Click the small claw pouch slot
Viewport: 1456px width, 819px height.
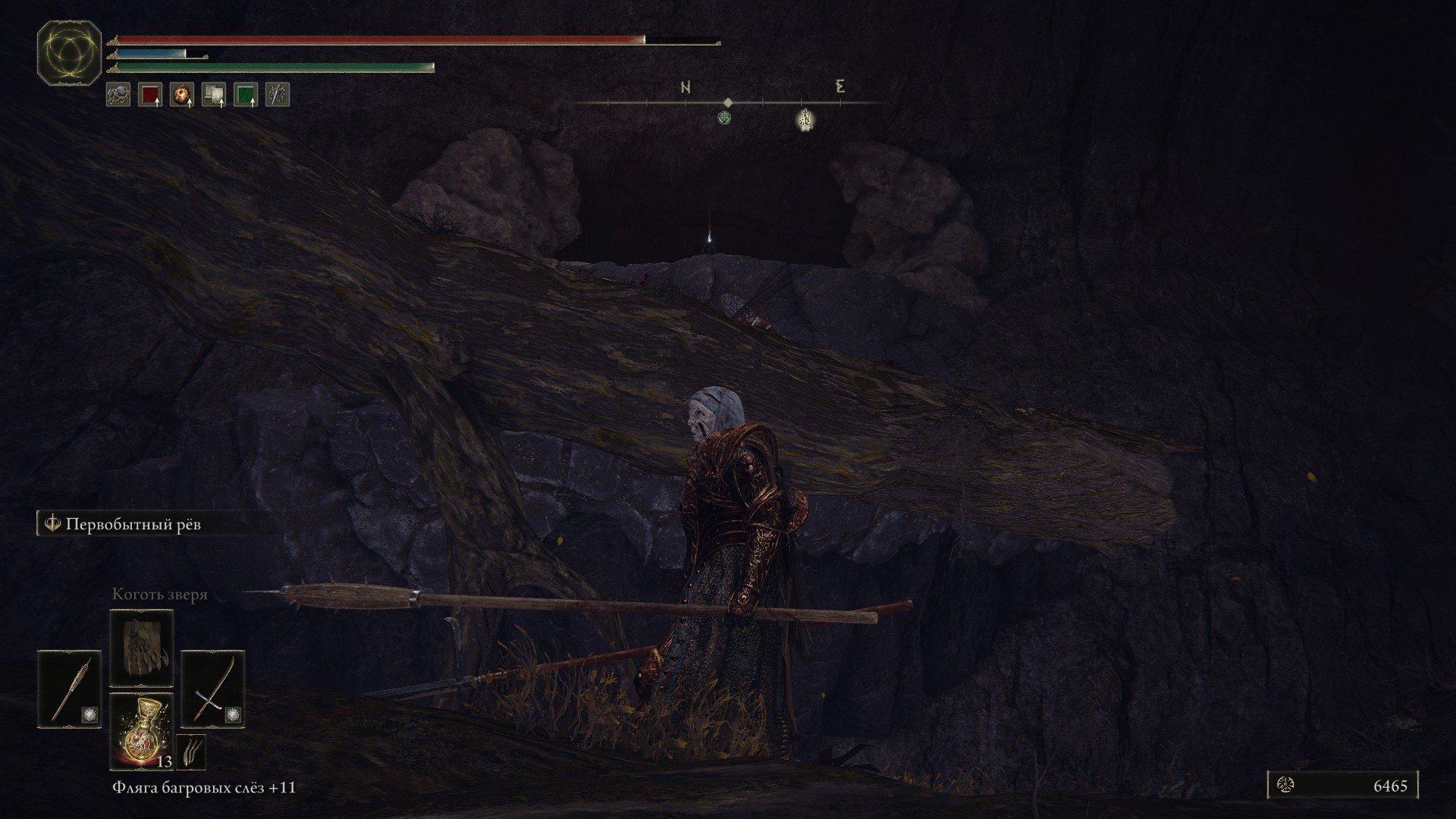[x=190, y=752]
